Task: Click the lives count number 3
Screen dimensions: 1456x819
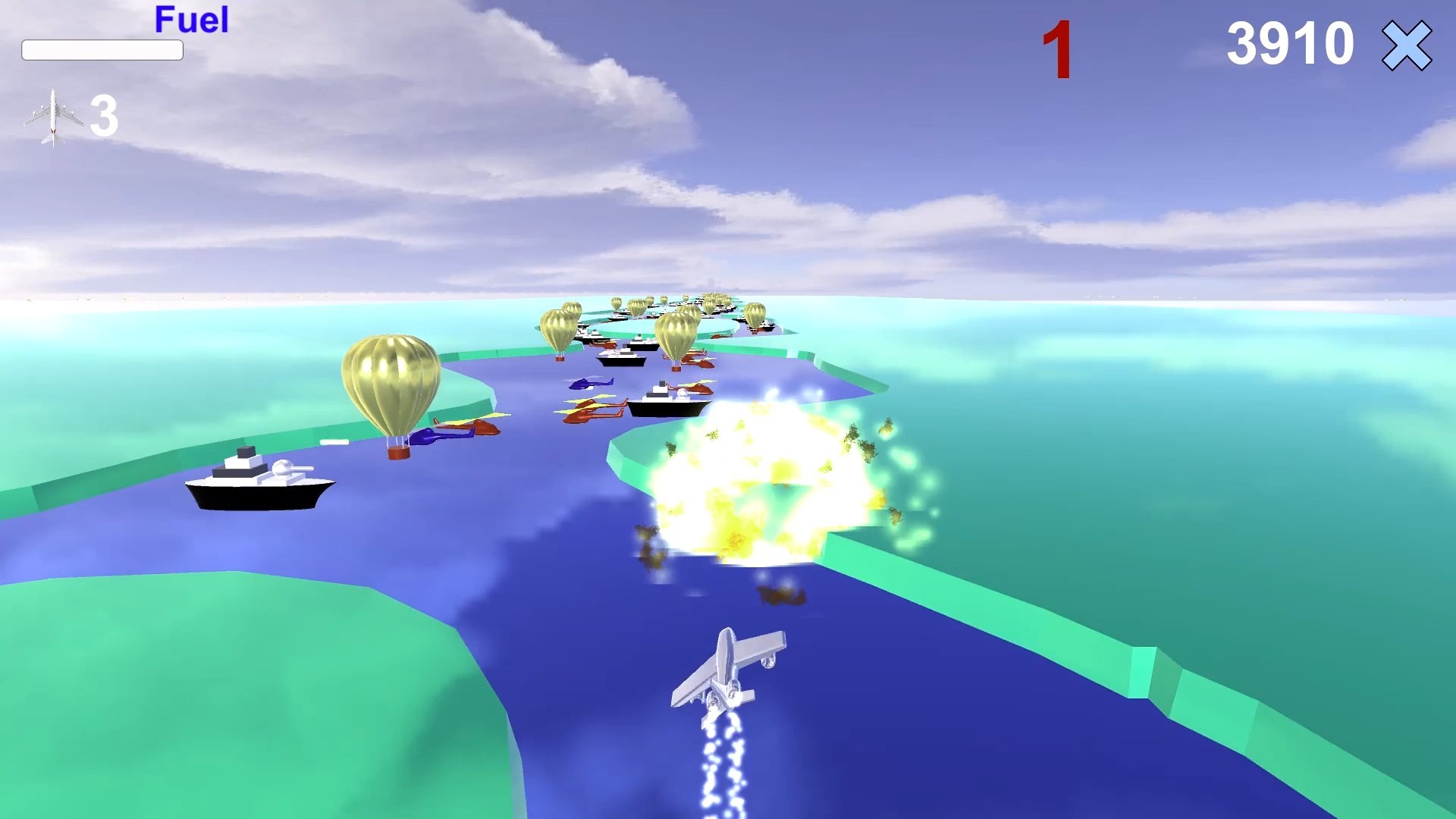Action: pos(105,115)
